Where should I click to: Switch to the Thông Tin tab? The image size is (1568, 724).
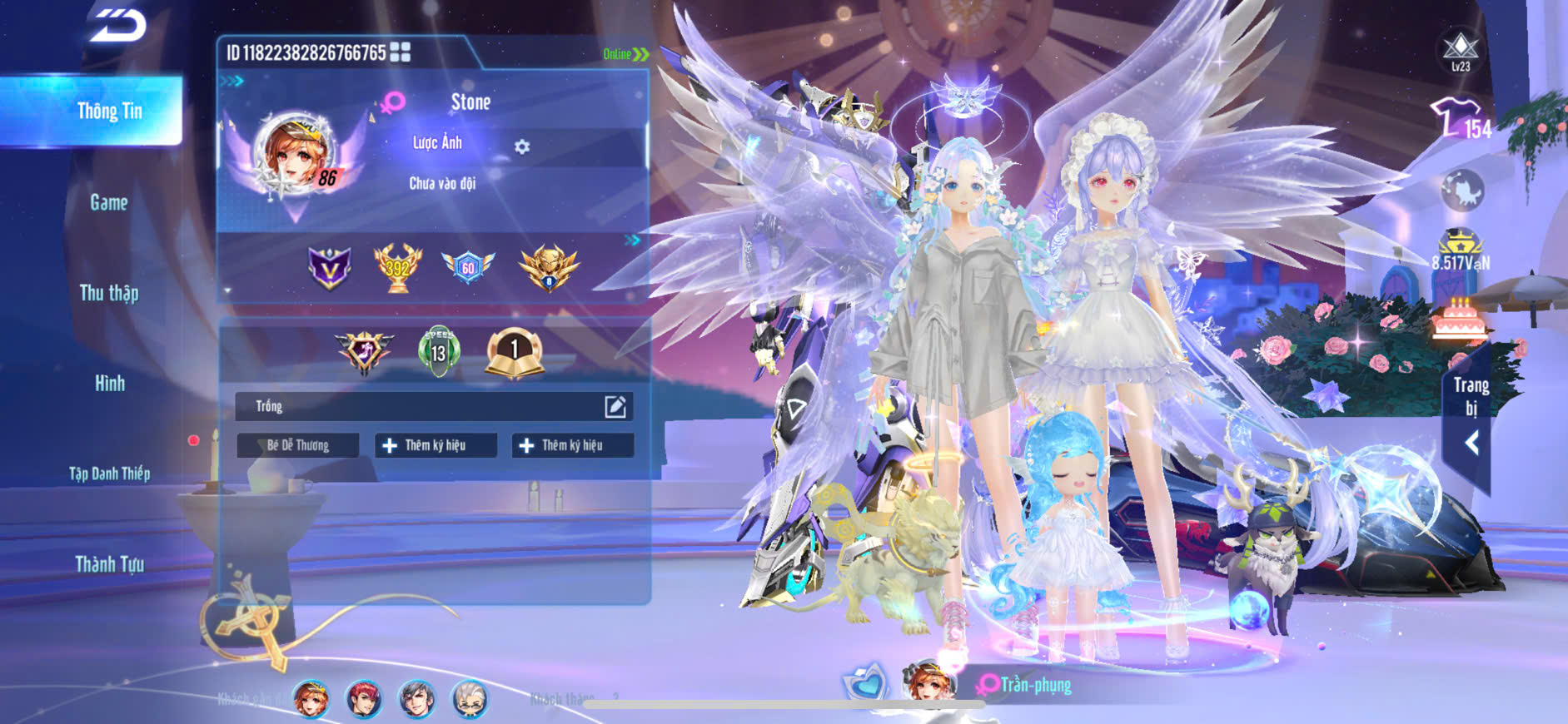click(x=109, y=111)
